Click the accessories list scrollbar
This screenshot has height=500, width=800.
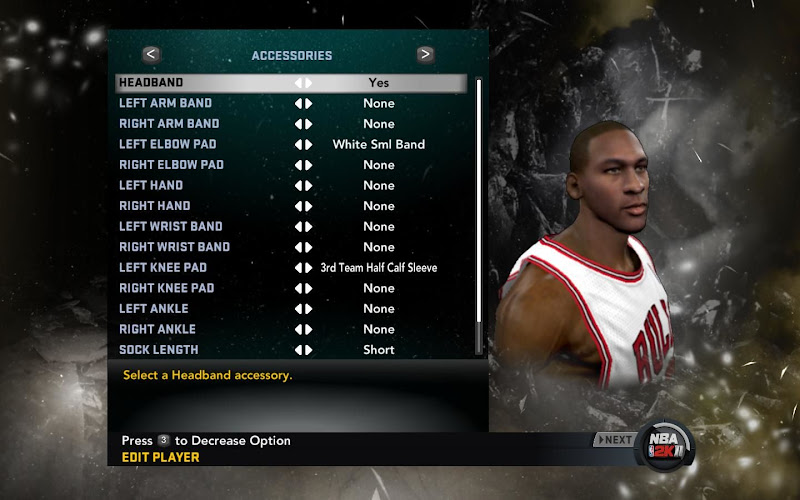pos(479,215)
